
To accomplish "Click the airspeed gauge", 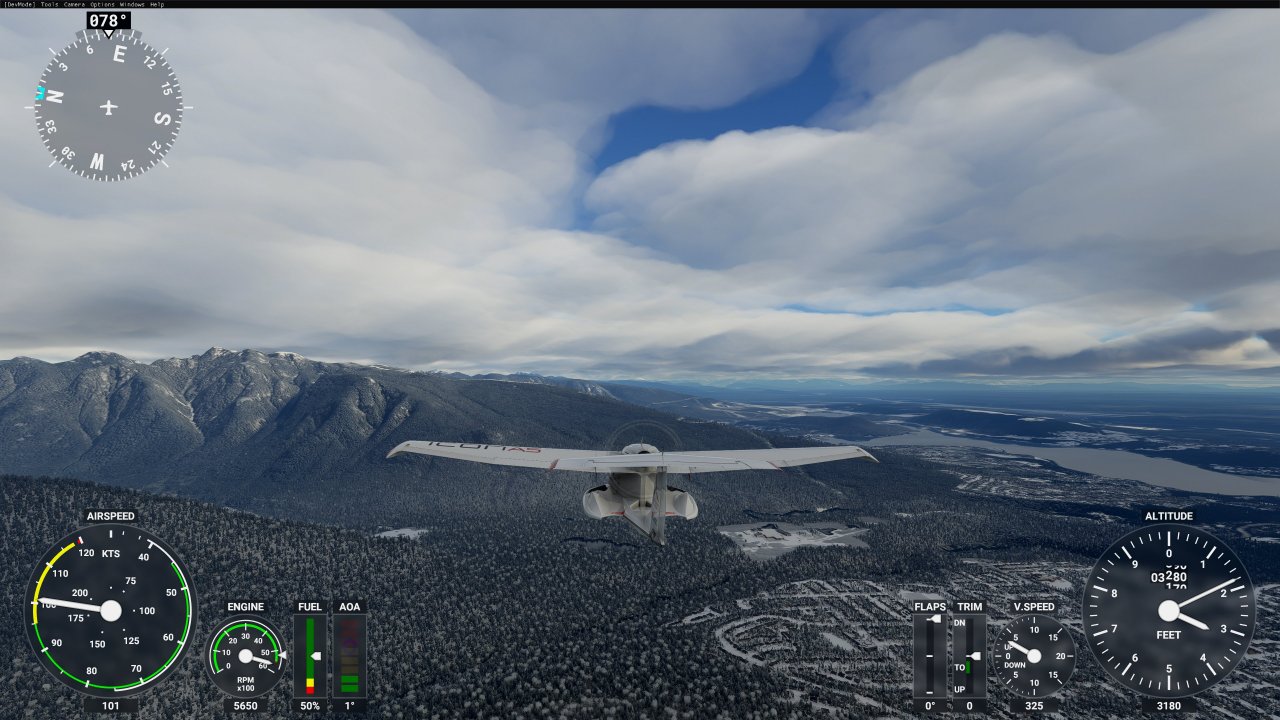I will tap(110, 610).
